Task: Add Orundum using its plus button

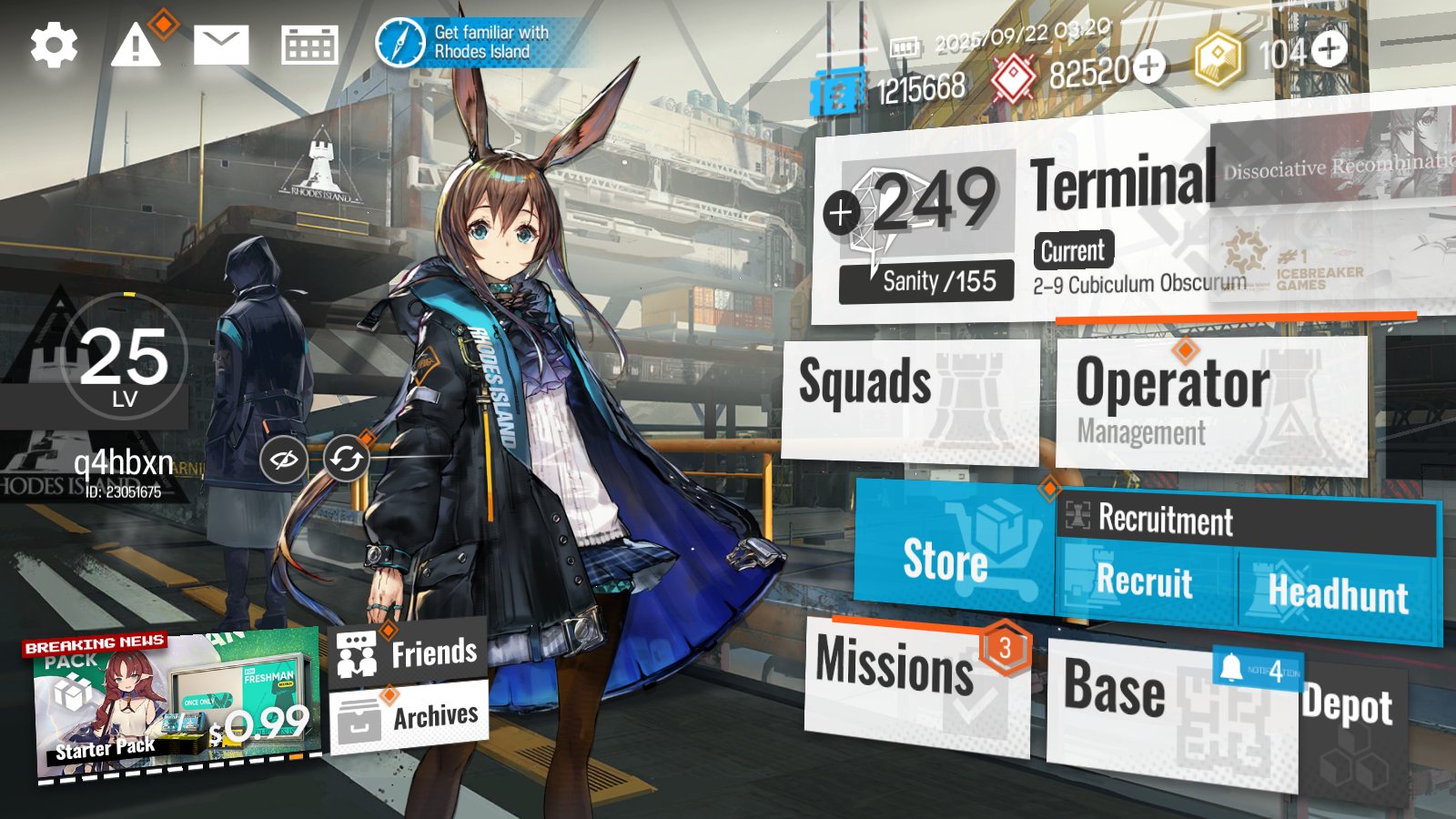Action: [1150, 66]
